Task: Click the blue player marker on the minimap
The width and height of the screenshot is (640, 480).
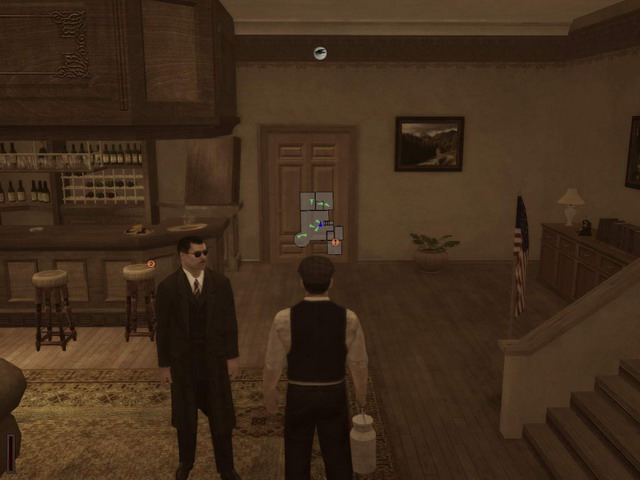Action: [321, 223]
